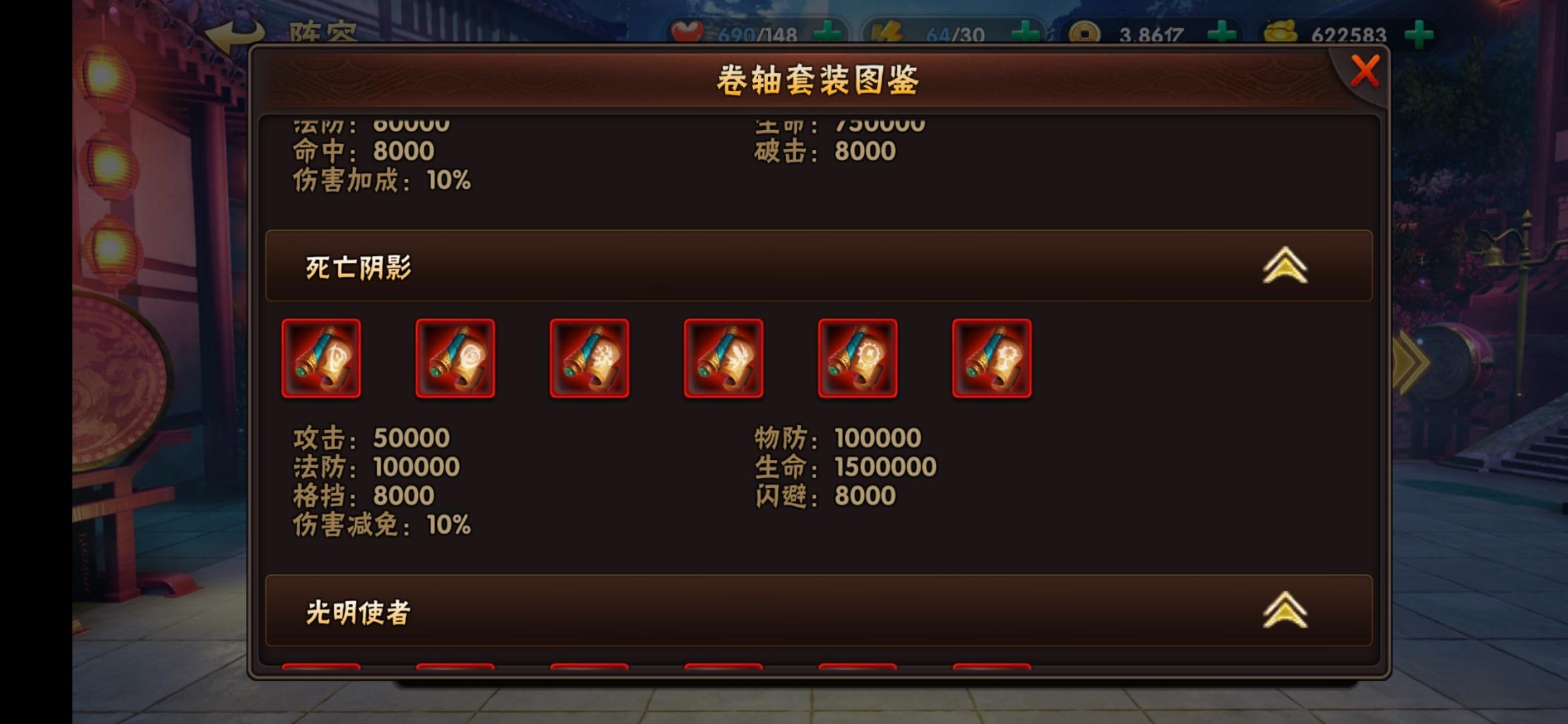Image resolution: width=1568 pixels, height=724 pixels.
Task: Select the last scroll in the Death Shadow row
Action: click(x=992, y=359)
